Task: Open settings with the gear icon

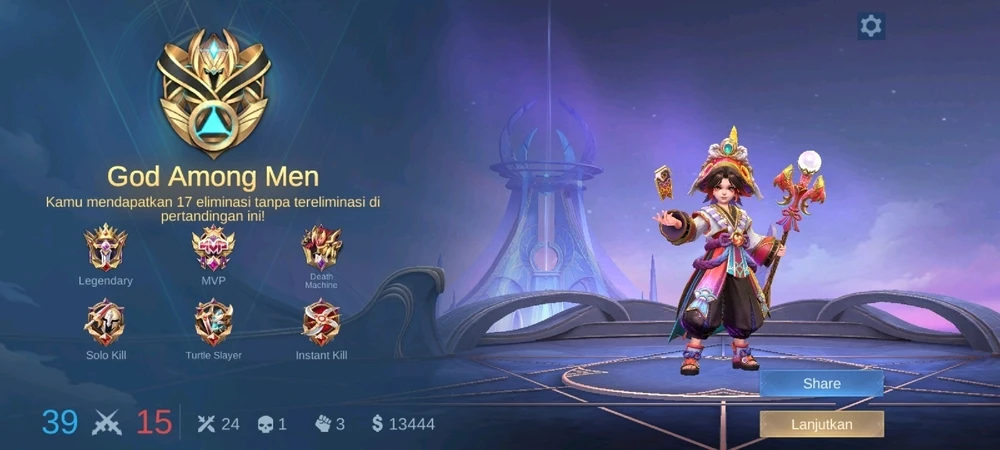Action: [871, 26]
